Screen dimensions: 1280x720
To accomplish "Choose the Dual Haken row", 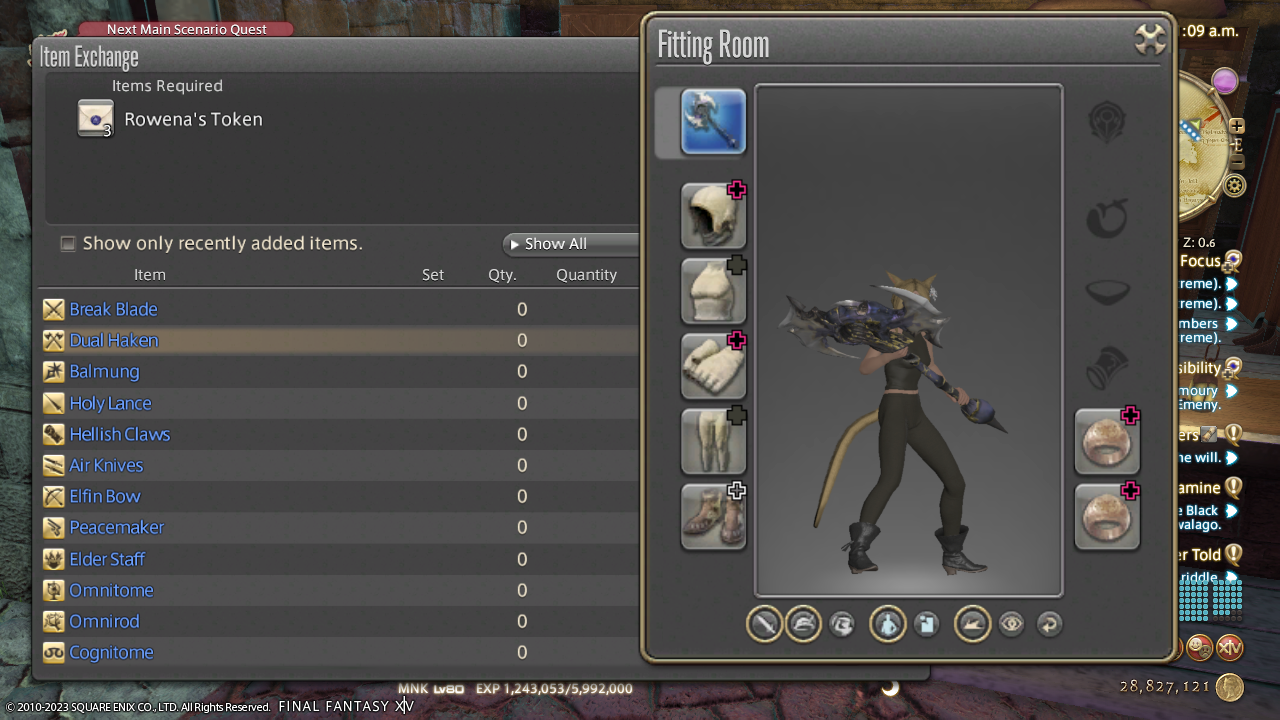I will pos(113,341).
